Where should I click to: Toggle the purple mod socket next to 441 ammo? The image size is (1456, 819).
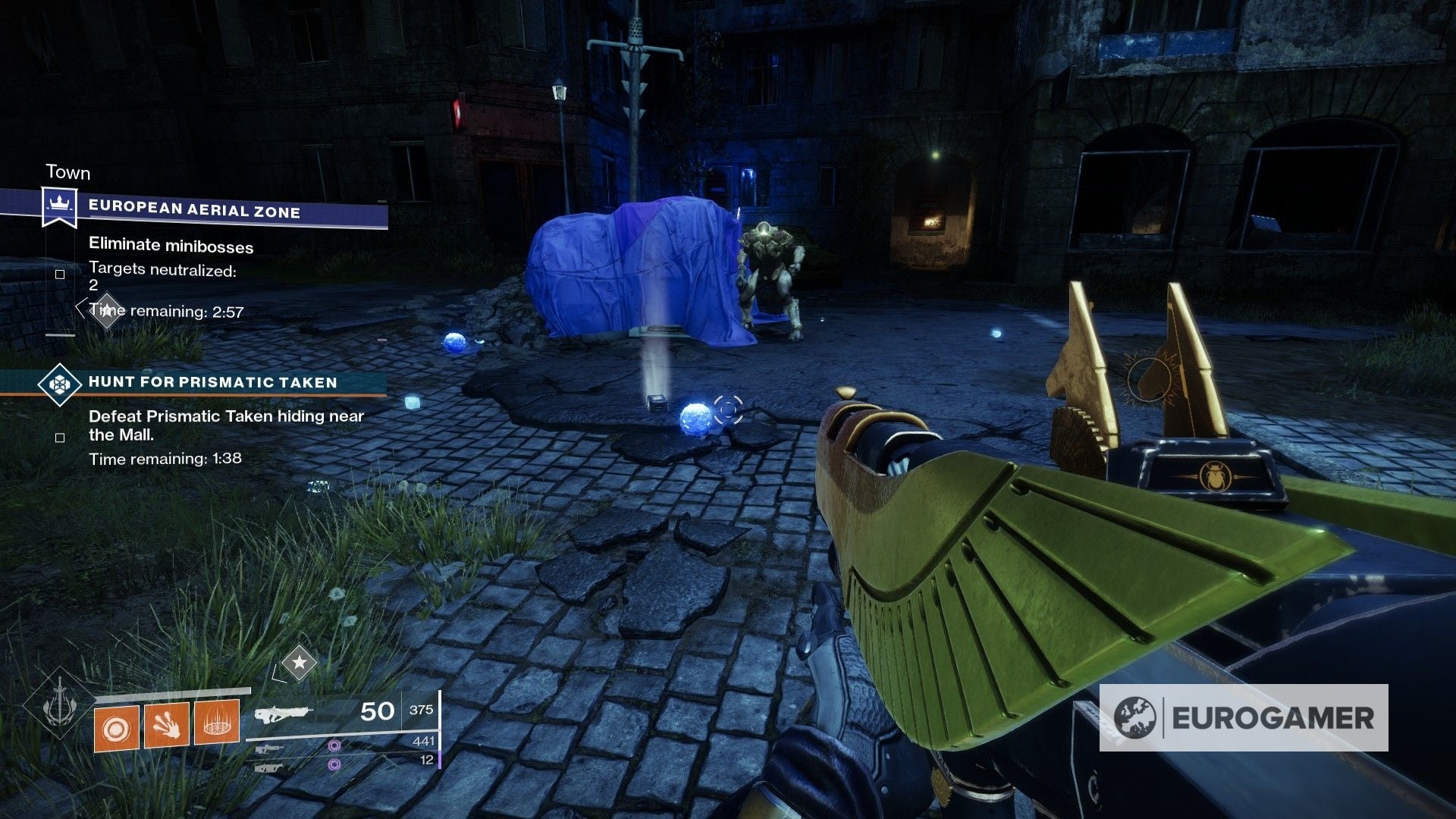(335, 746)
